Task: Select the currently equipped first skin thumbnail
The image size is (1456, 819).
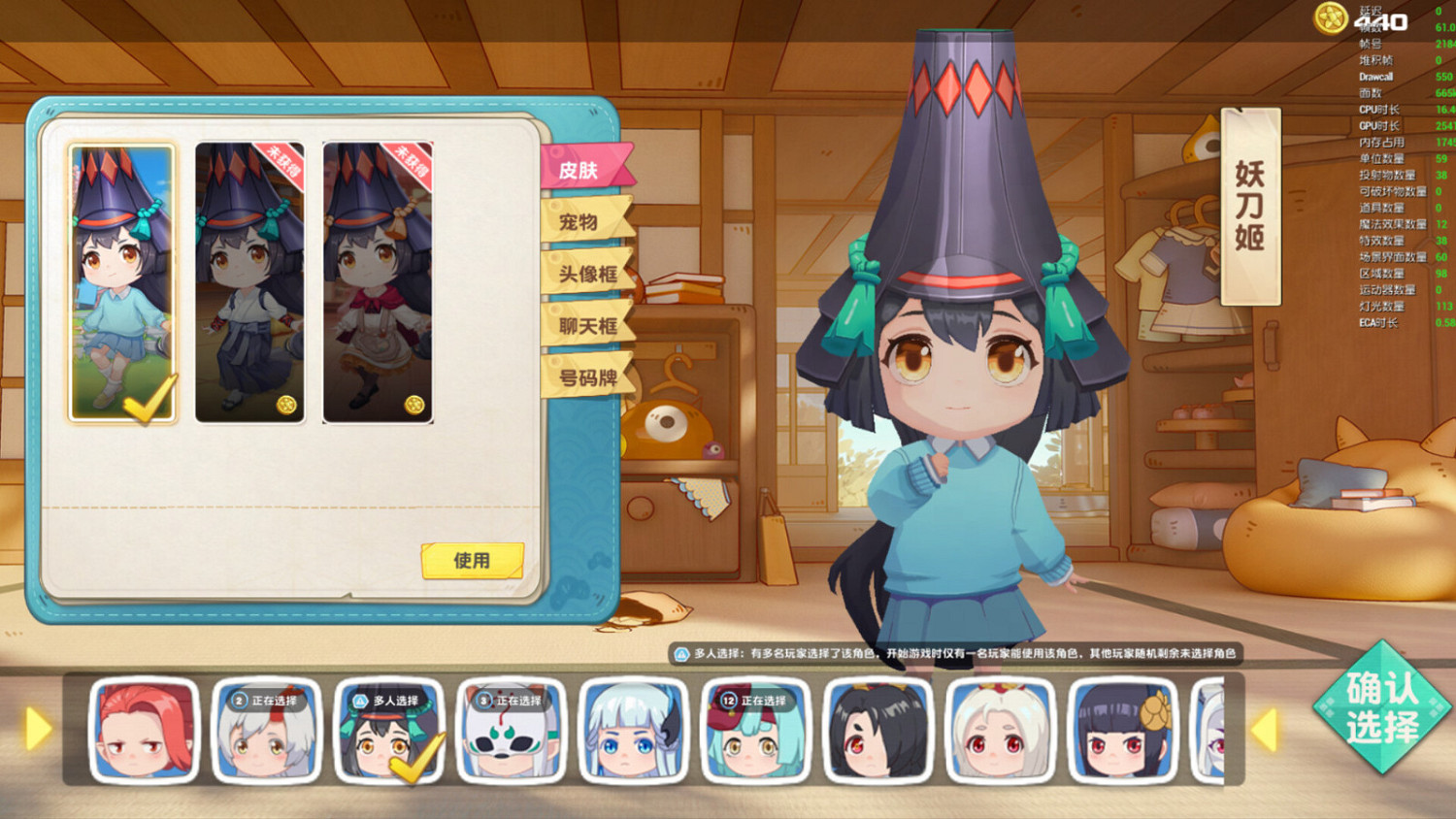Action: click(122, 281)
